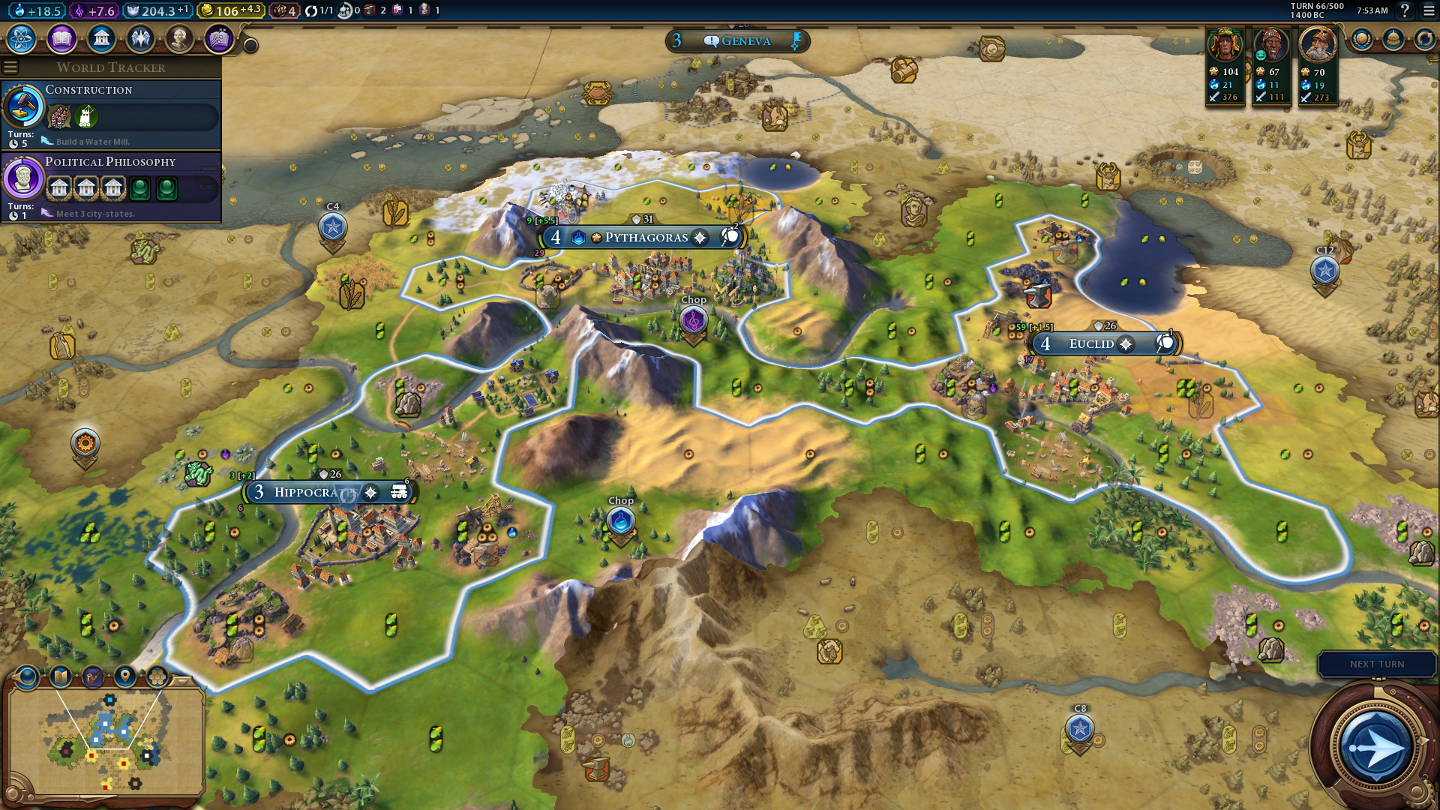
Task: View the Governments screen
Action: click(100, 39)
